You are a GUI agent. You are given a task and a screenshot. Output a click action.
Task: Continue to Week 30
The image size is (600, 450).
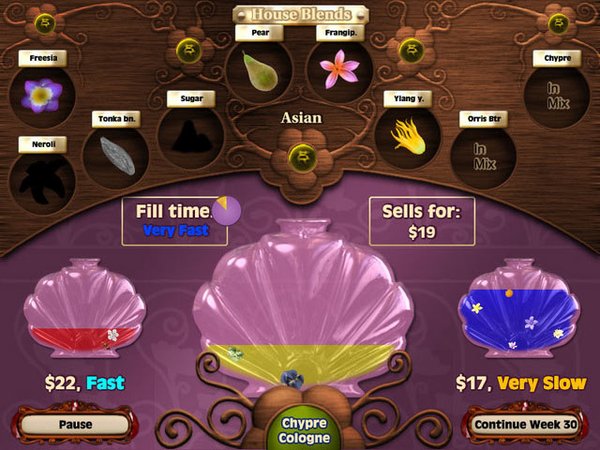tap(526, 424)
